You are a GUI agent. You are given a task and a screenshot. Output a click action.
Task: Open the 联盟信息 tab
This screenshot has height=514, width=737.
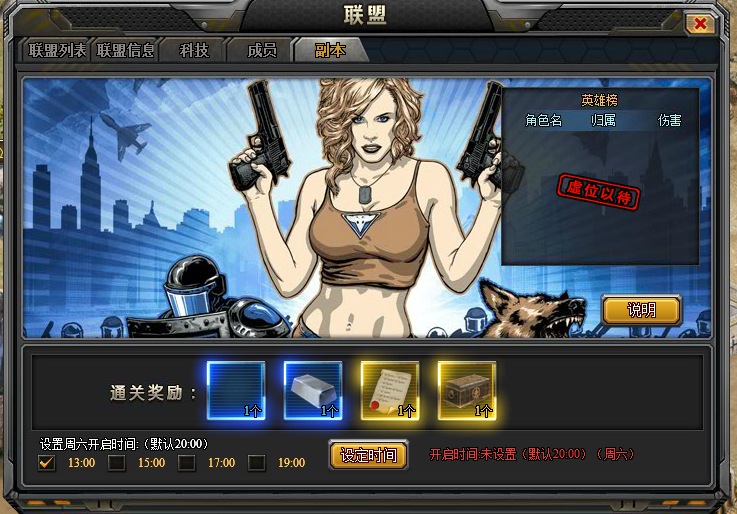click(126, 50)
